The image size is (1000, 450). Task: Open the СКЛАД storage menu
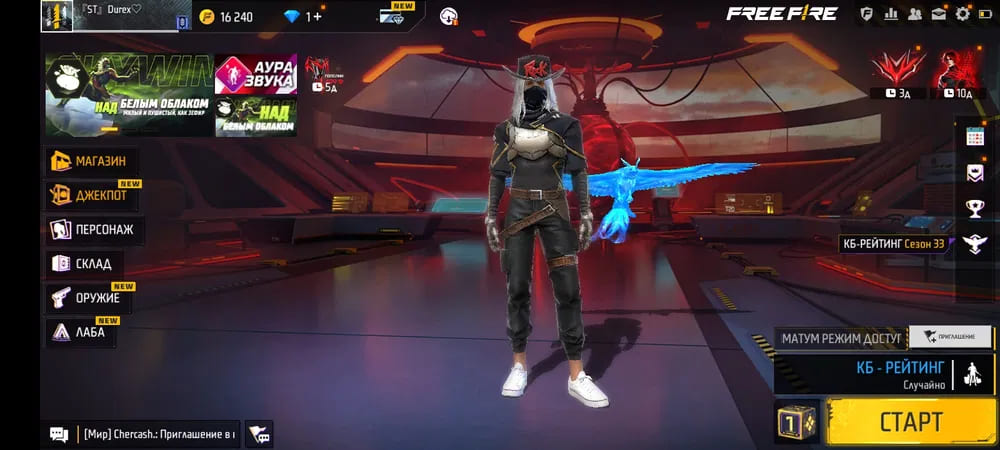click(x=84, y=264)
